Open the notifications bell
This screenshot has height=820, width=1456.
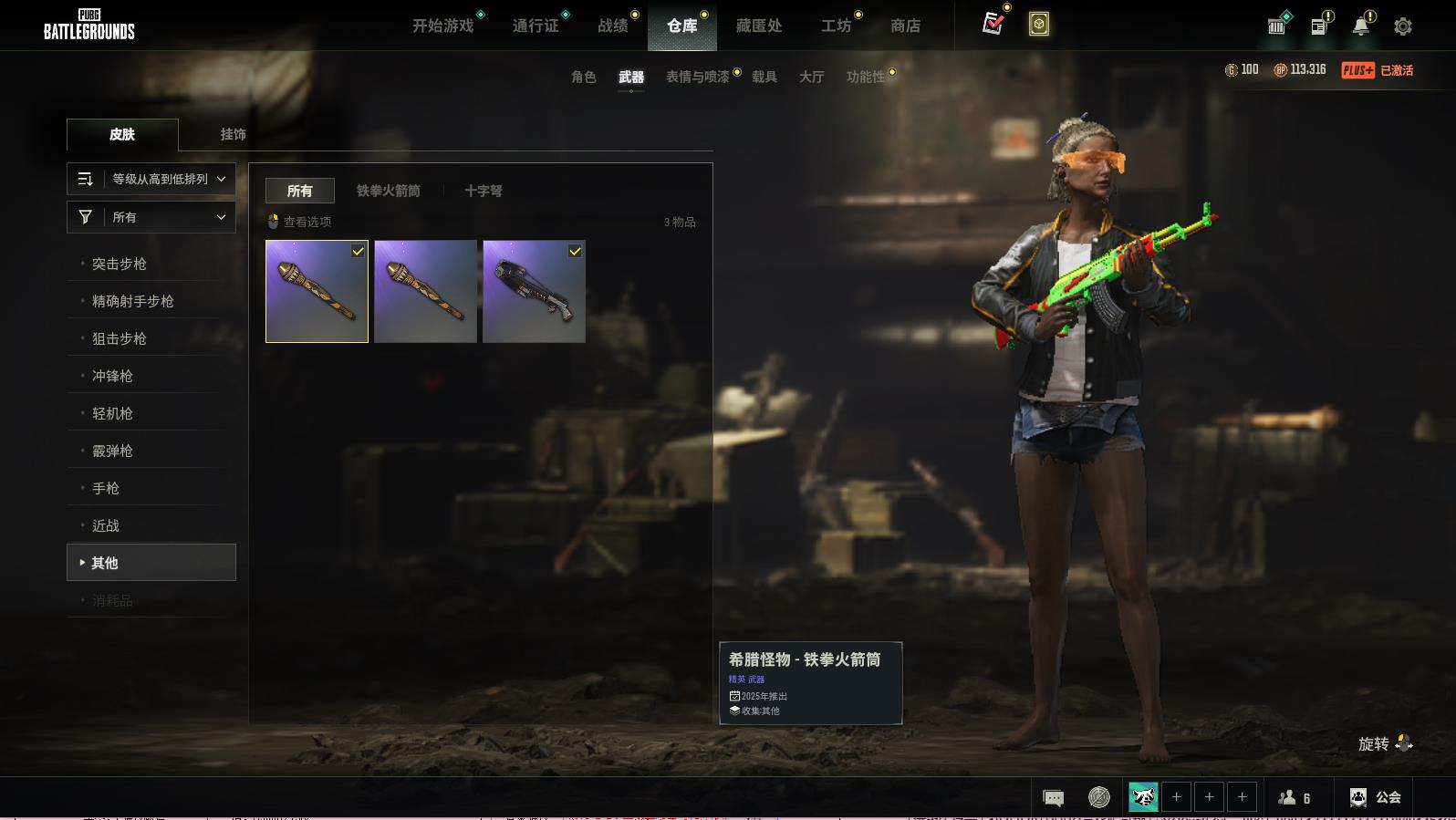[1361, 26]
